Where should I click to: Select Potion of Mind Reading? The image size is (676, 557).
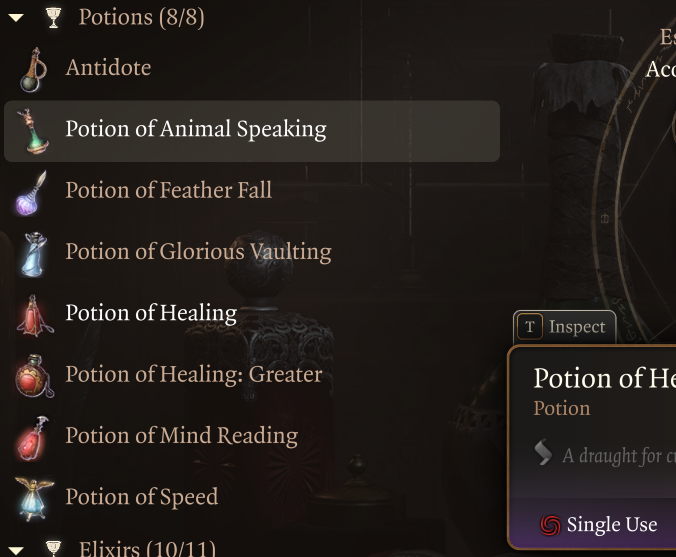pyautogui.click(x=181, y=436)
